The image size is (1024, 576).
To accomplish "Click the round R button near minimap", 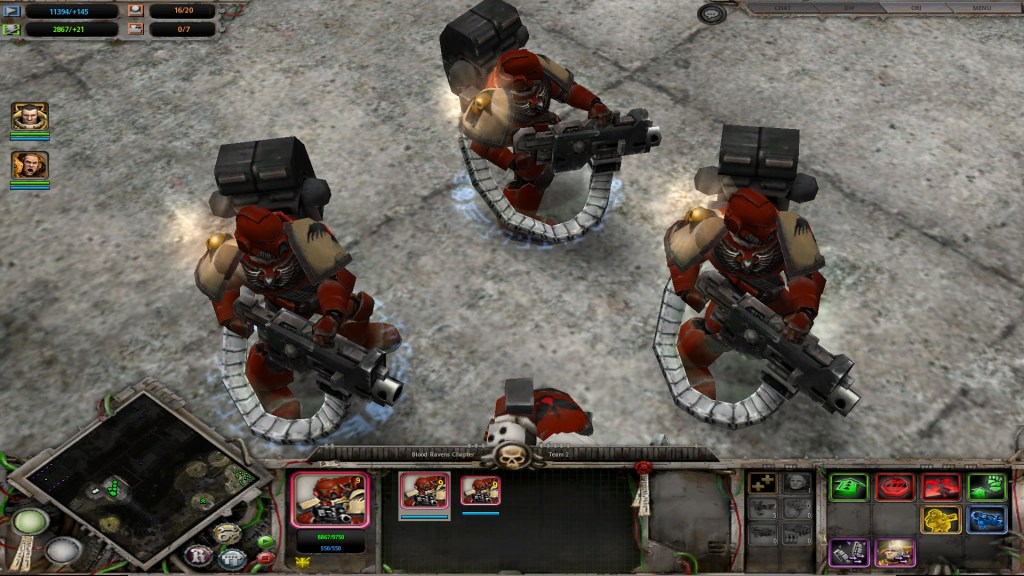I will pos(198,555).
